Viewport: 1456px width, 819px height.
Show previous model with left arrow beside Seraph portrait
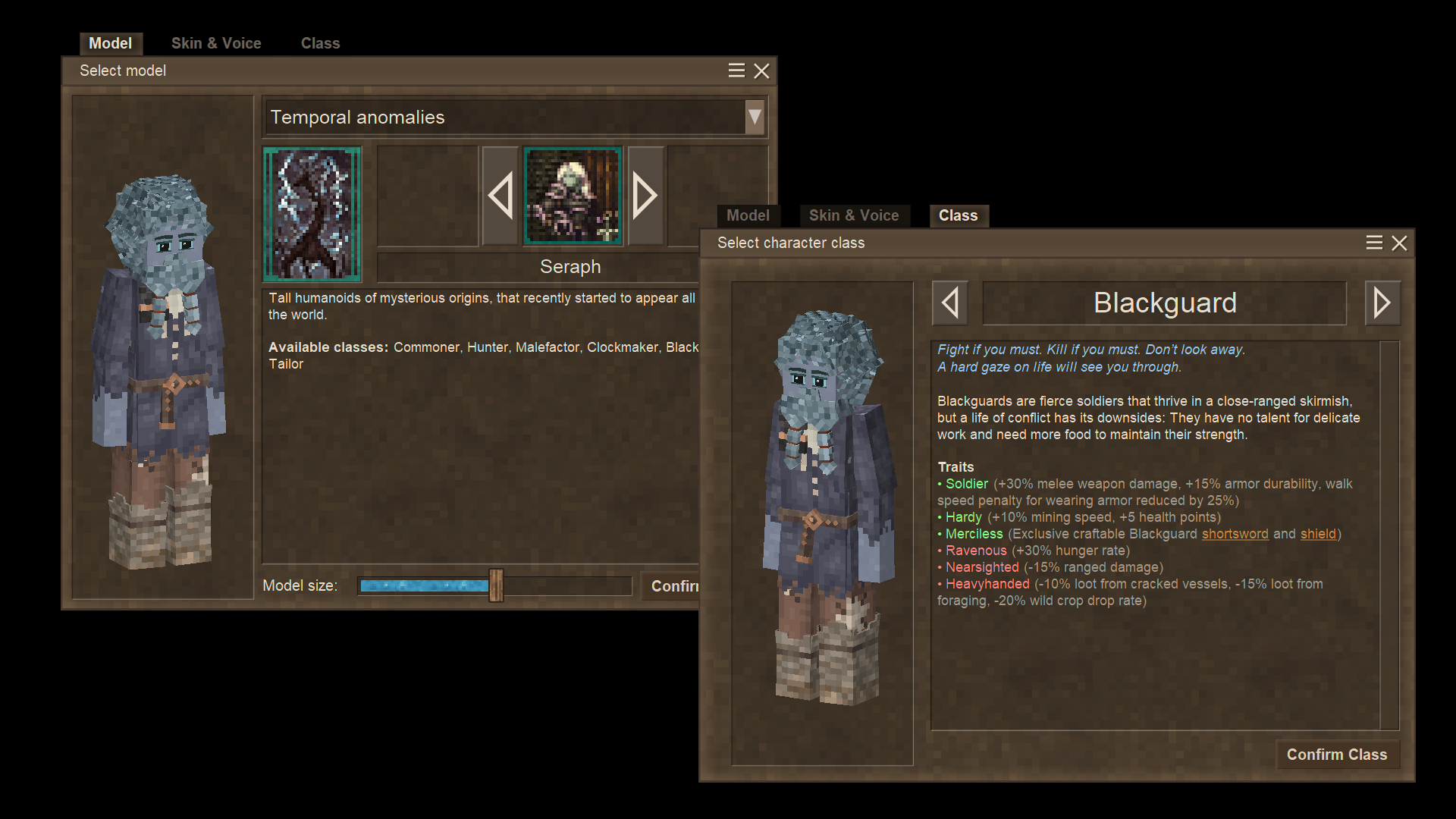(x=500, y=196)
